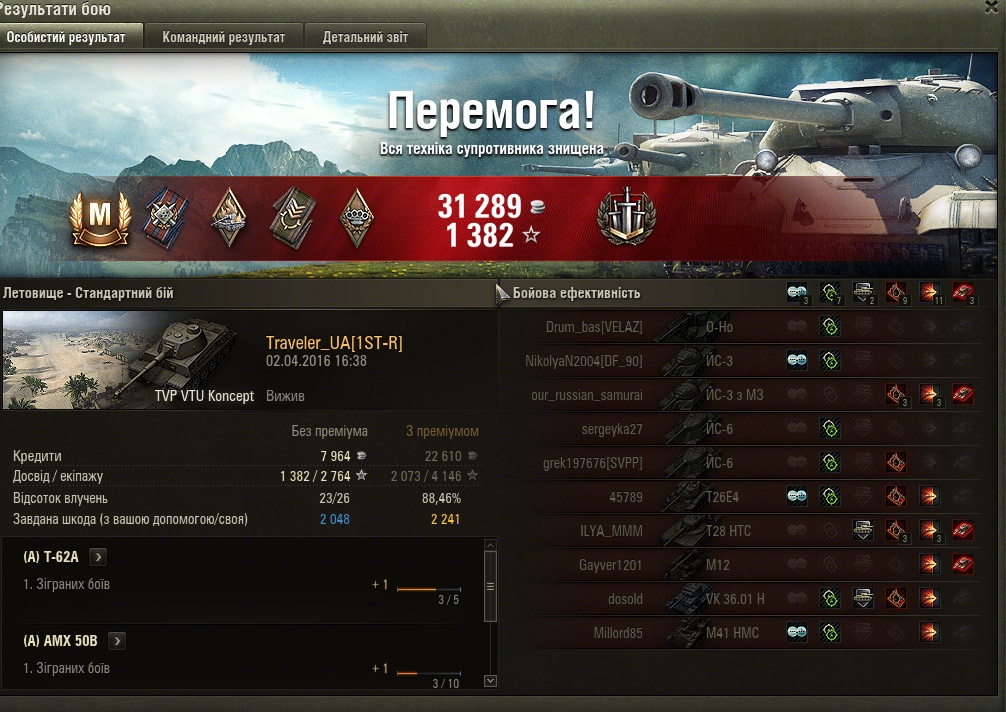Click the mission list scroll down arrow
The height and width of the screenshot is (712, 1006).
[490, 681]
